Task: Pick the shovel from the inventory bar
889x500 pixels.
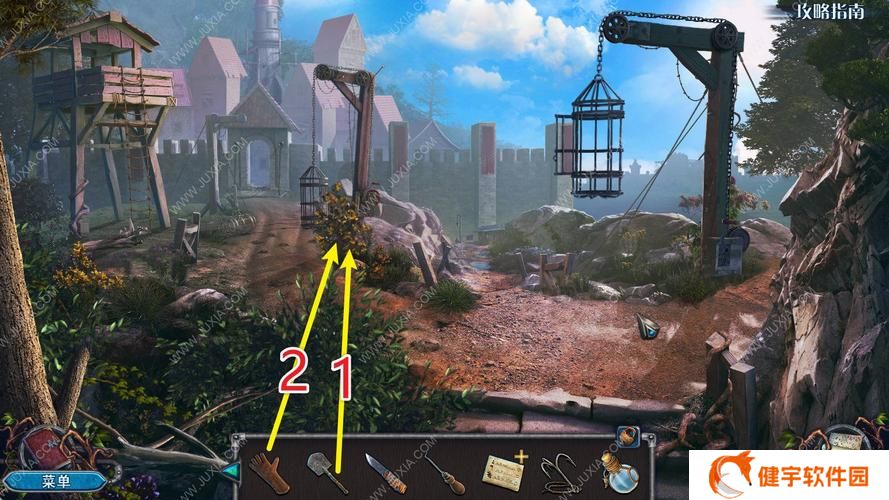Action: point(323,471)
